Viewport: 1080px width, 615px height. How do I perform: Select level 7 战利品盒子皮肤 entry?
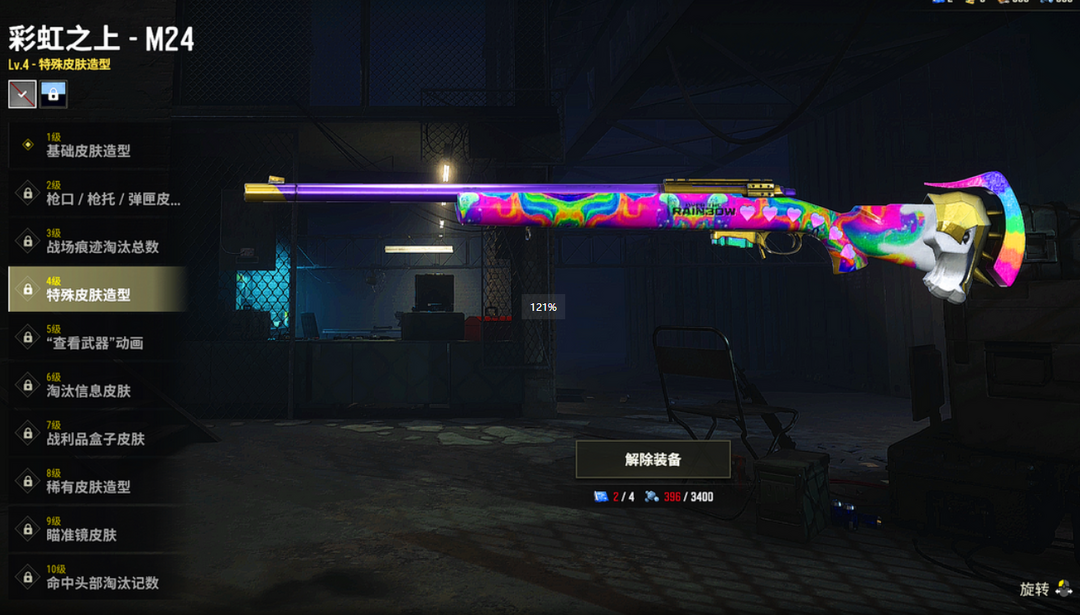click(x=95, y=433)
